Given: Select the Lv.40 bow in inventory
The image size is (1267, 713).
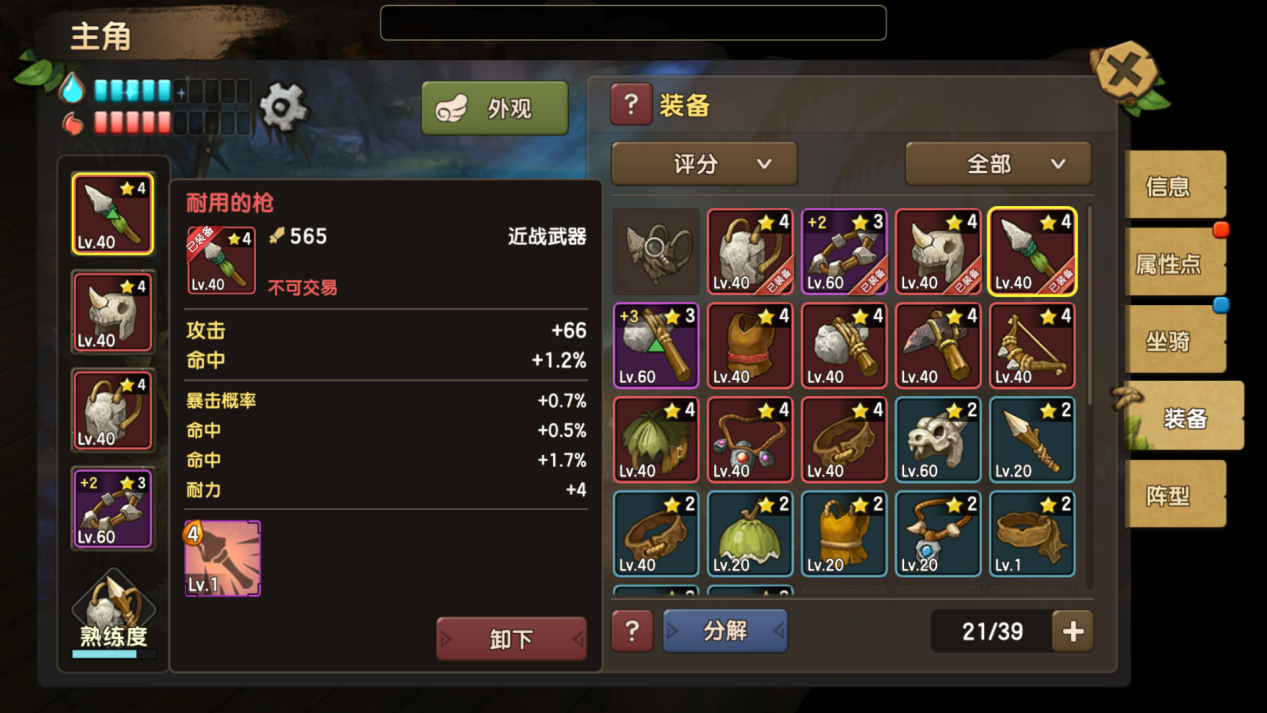Looking at the screenshot, I should [x=1032, y=345].
